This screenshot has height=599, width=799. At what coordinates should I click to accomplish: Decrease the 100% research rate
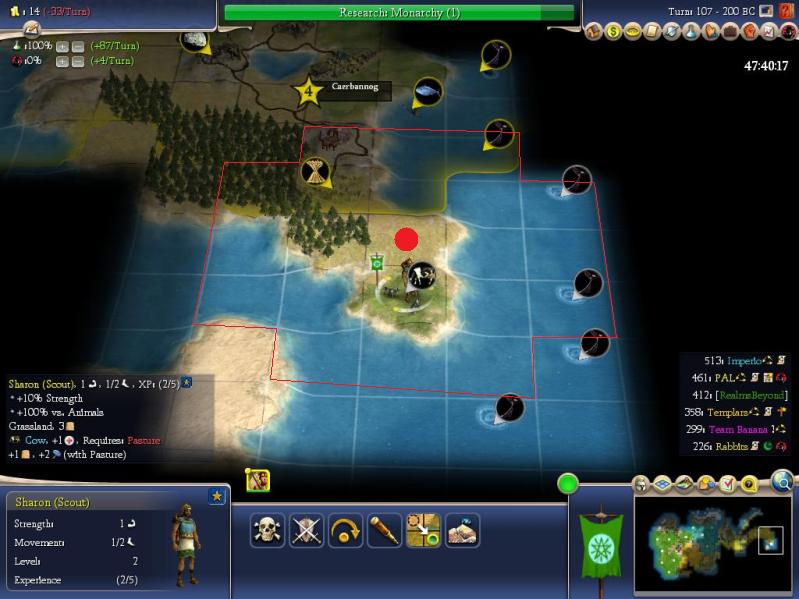tap(76, 47)
